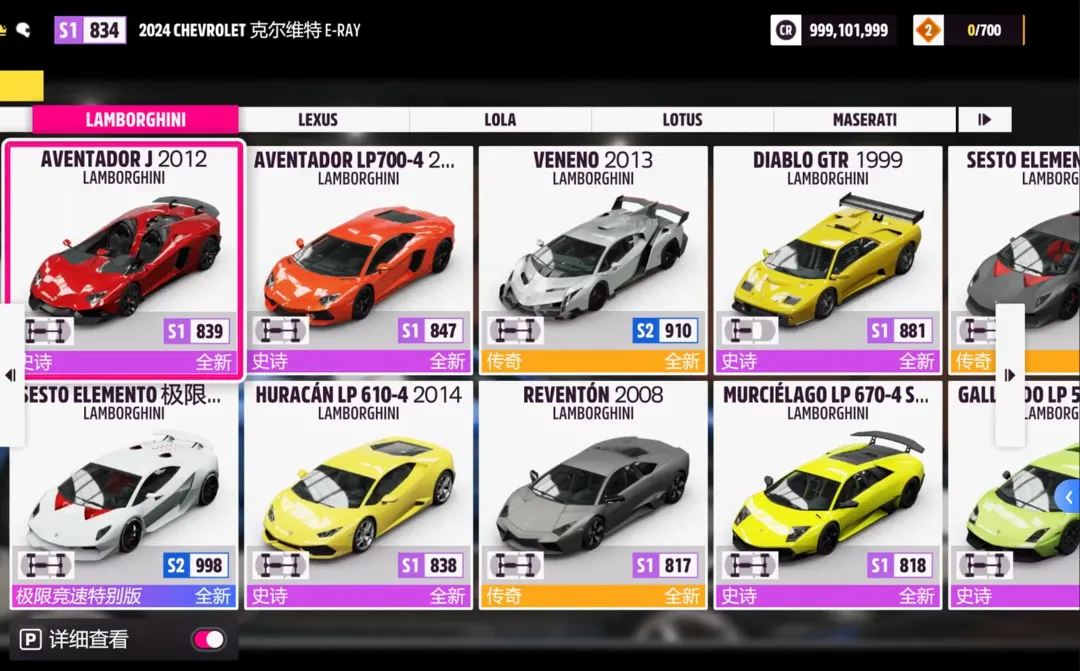Pick the Veneno 2013 car tile
This screenshot has width=1080, height=671.
coord(593,260)
